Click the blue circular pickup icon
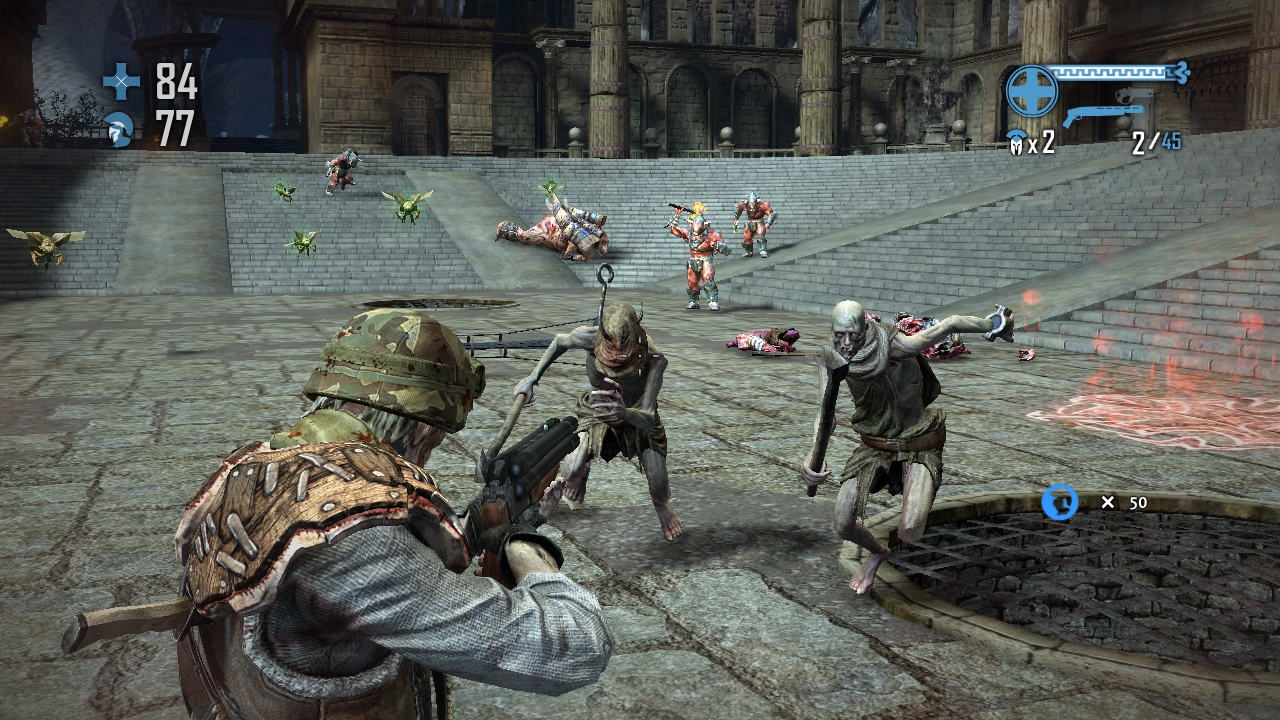The height and width of the screenshot is (720, 1280). (x=1060, y=502)
